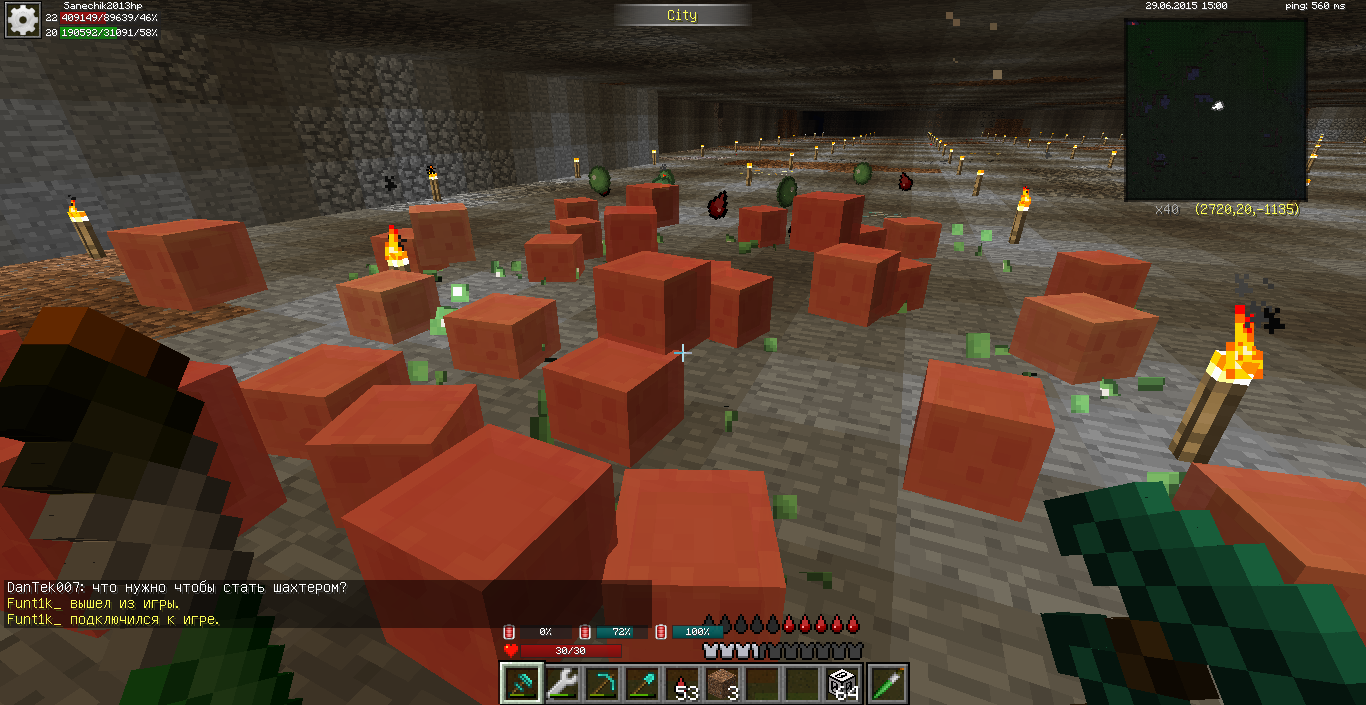This screenshot has width=1366, height=705.
Task: Select the dirt block hotbar slot
Action: [722, 684]
